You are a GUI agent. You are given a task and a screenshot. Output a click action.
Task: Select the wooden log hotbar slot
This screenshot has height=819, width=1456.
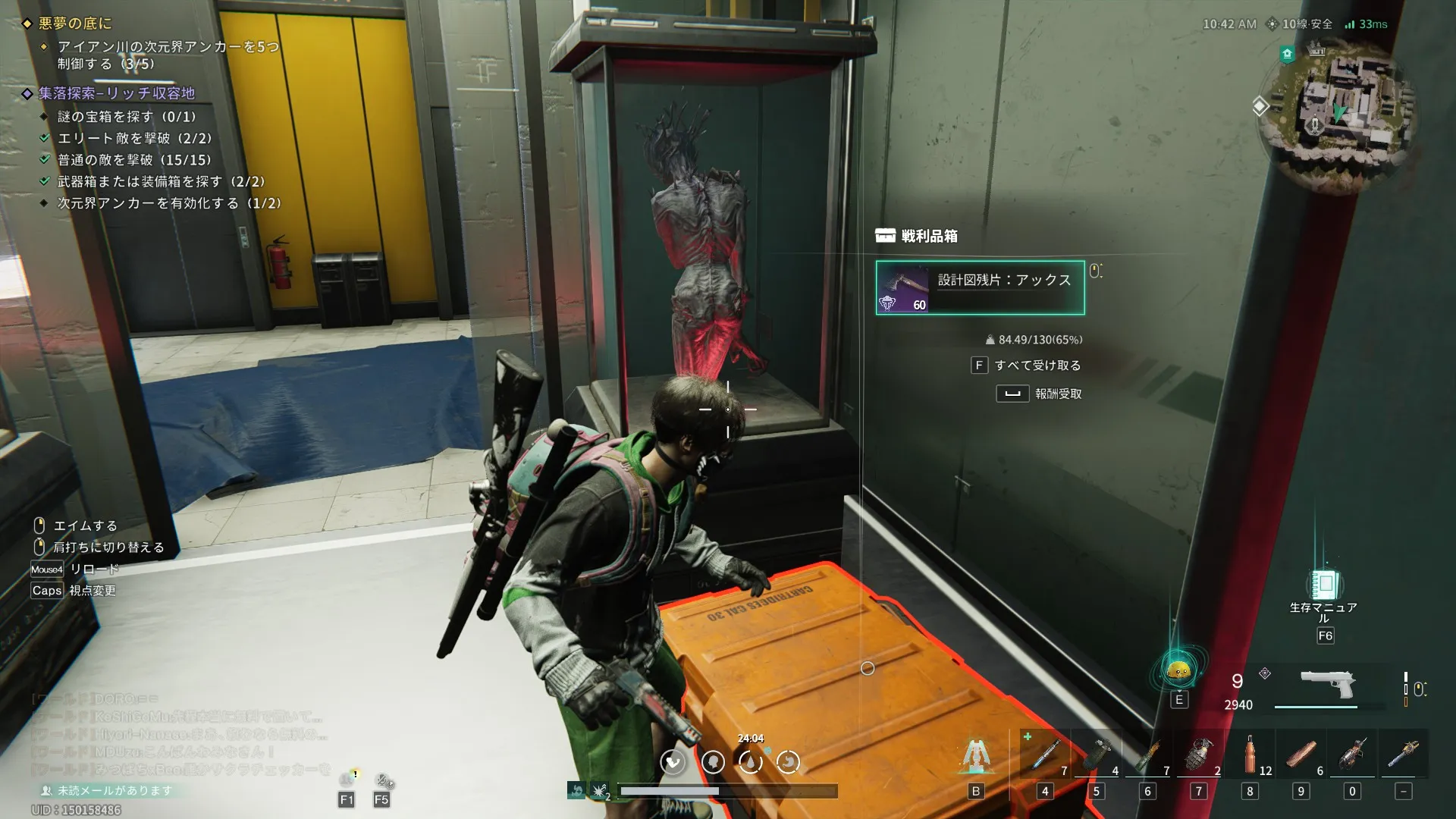1301,755
